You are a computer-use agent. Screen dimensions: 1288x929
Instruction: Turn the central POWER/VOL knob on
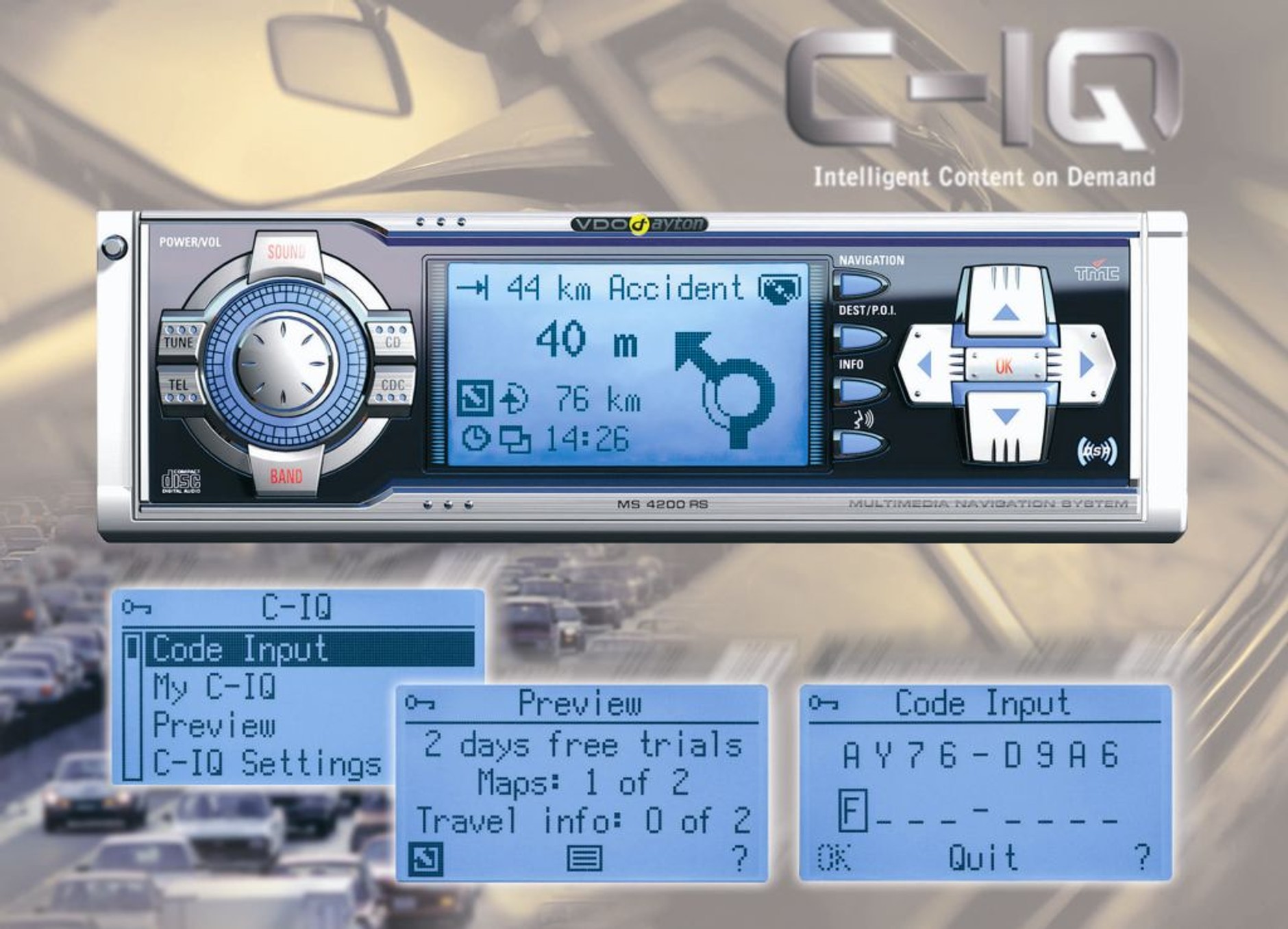(x=285, y=364)
